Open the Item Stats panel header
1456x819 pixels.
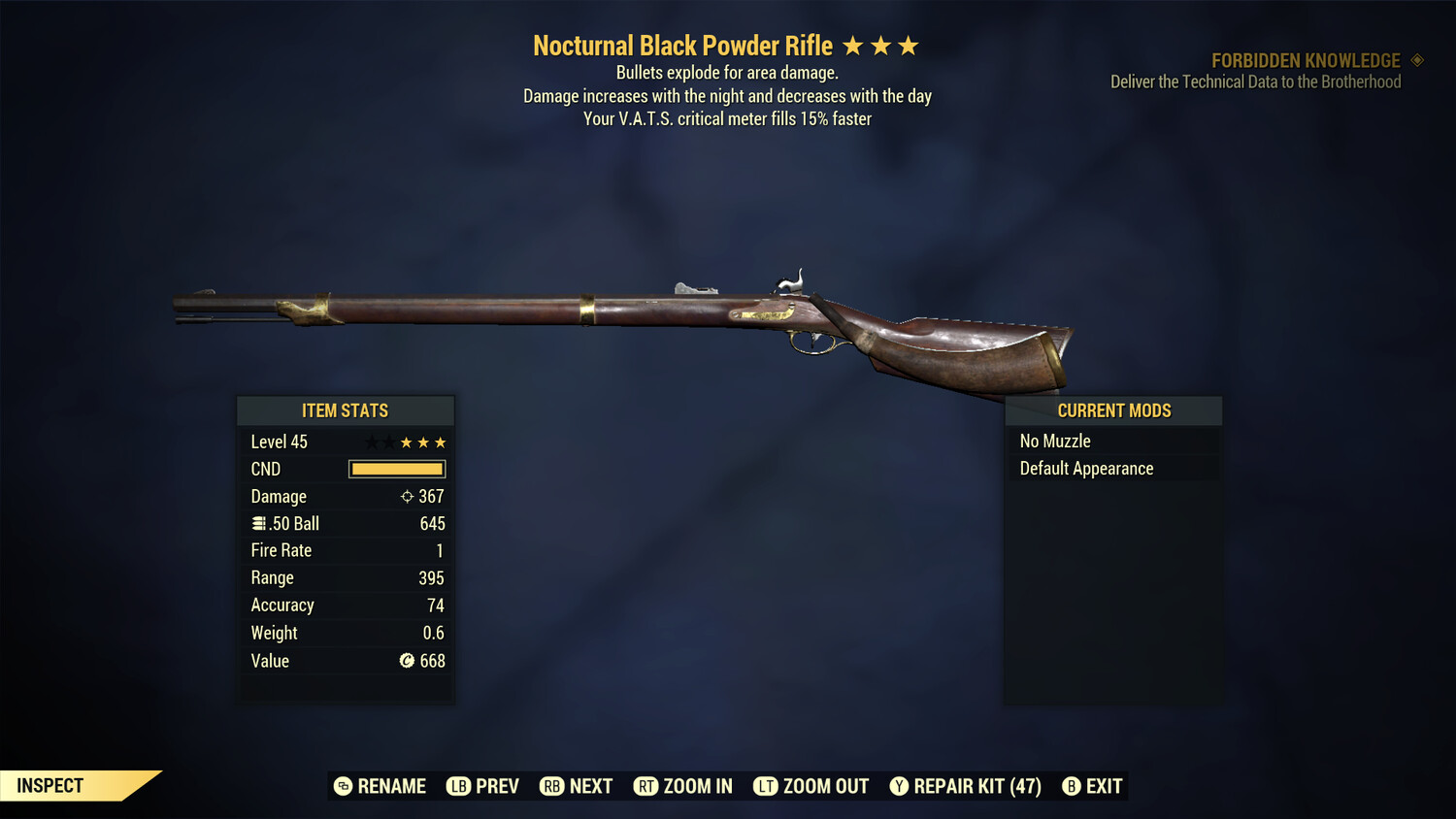pyautogui.click(x=345, y=410)
